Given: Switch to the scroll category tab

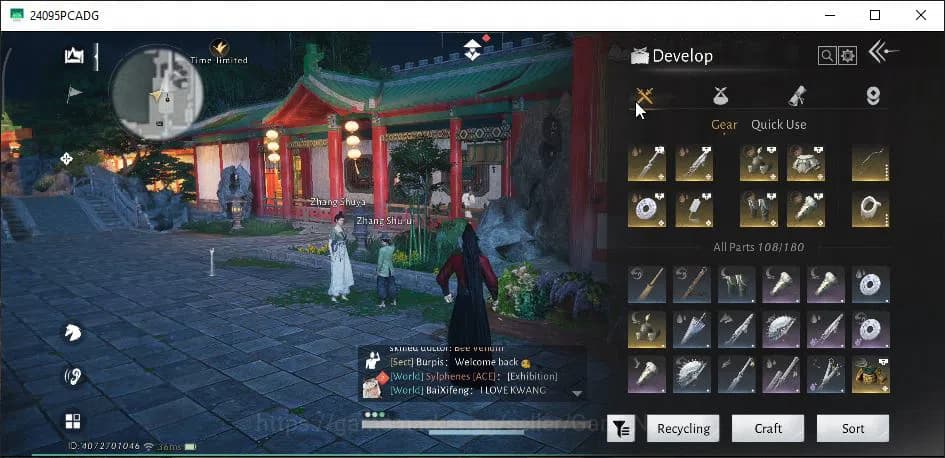Looking at the screenshot, I should (797, 96).
